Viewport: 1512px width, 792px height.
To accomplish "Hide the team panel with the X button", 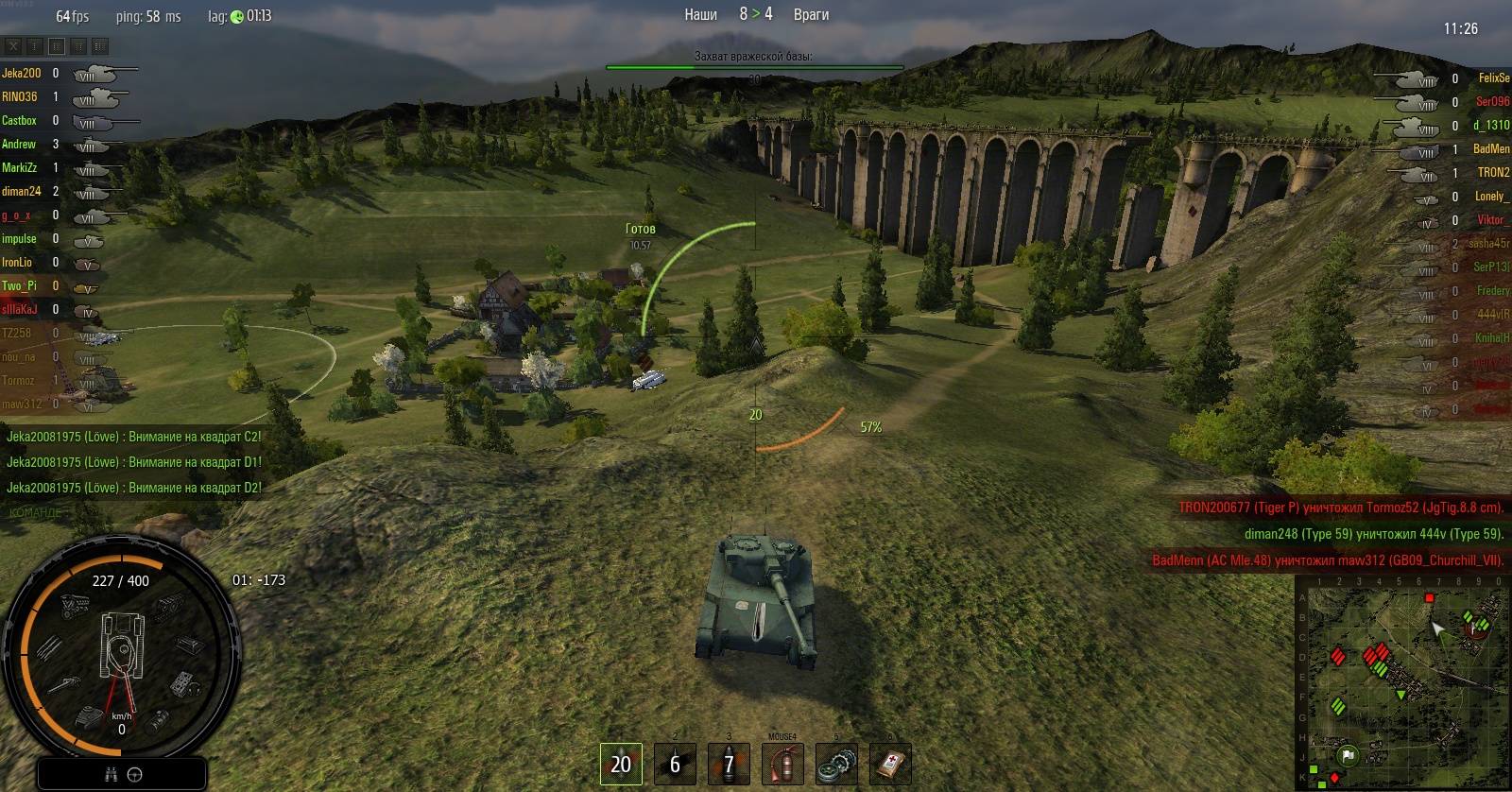I will click(x=13, y=45).
